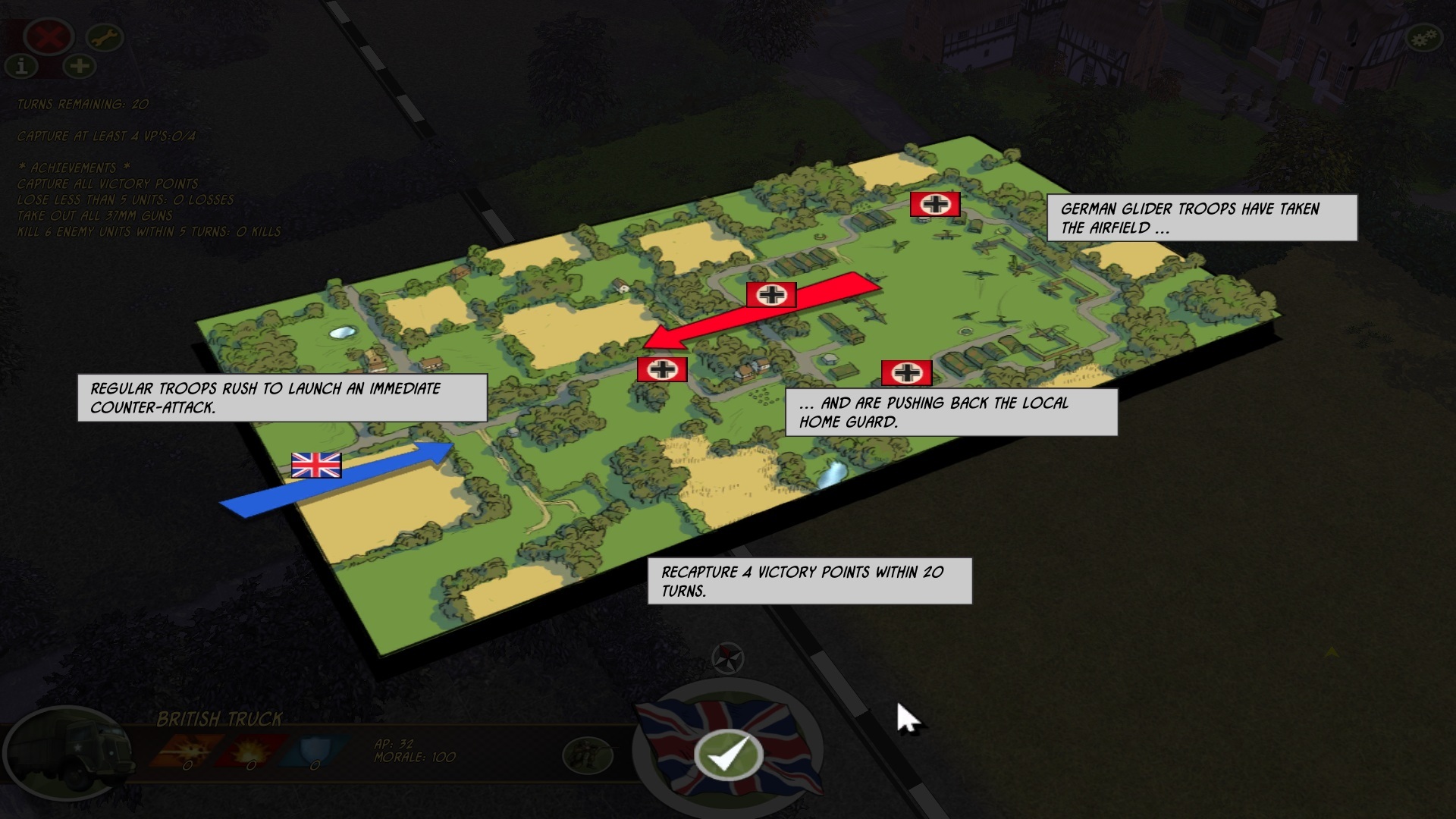Image resolution: width=1456 pixels, height=819 pixels.
Task: Show the info panel via the 'i' icon
Action: pos(22,67)
